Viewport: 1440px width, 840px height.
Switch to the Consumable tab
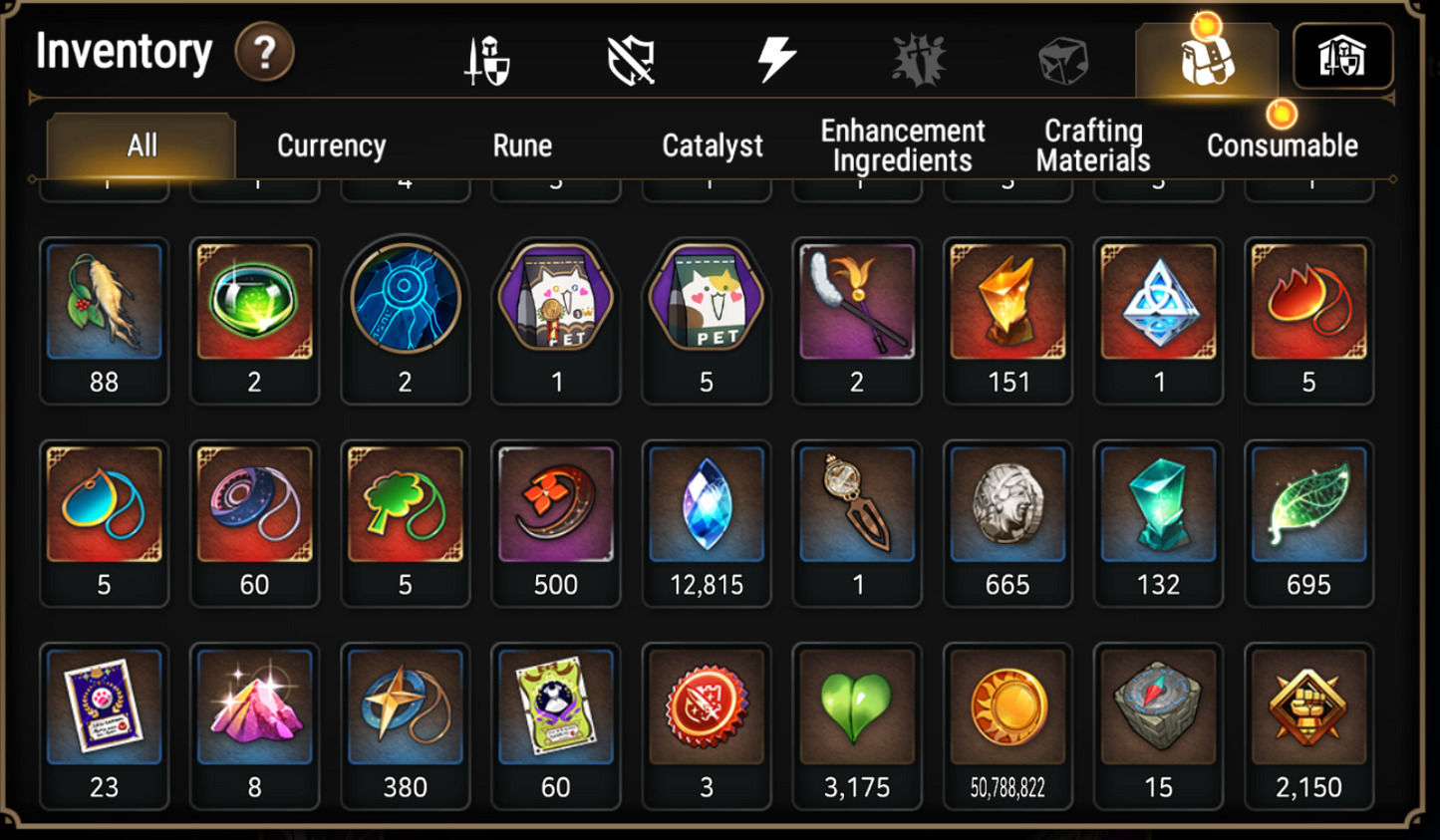(1282, 145)
